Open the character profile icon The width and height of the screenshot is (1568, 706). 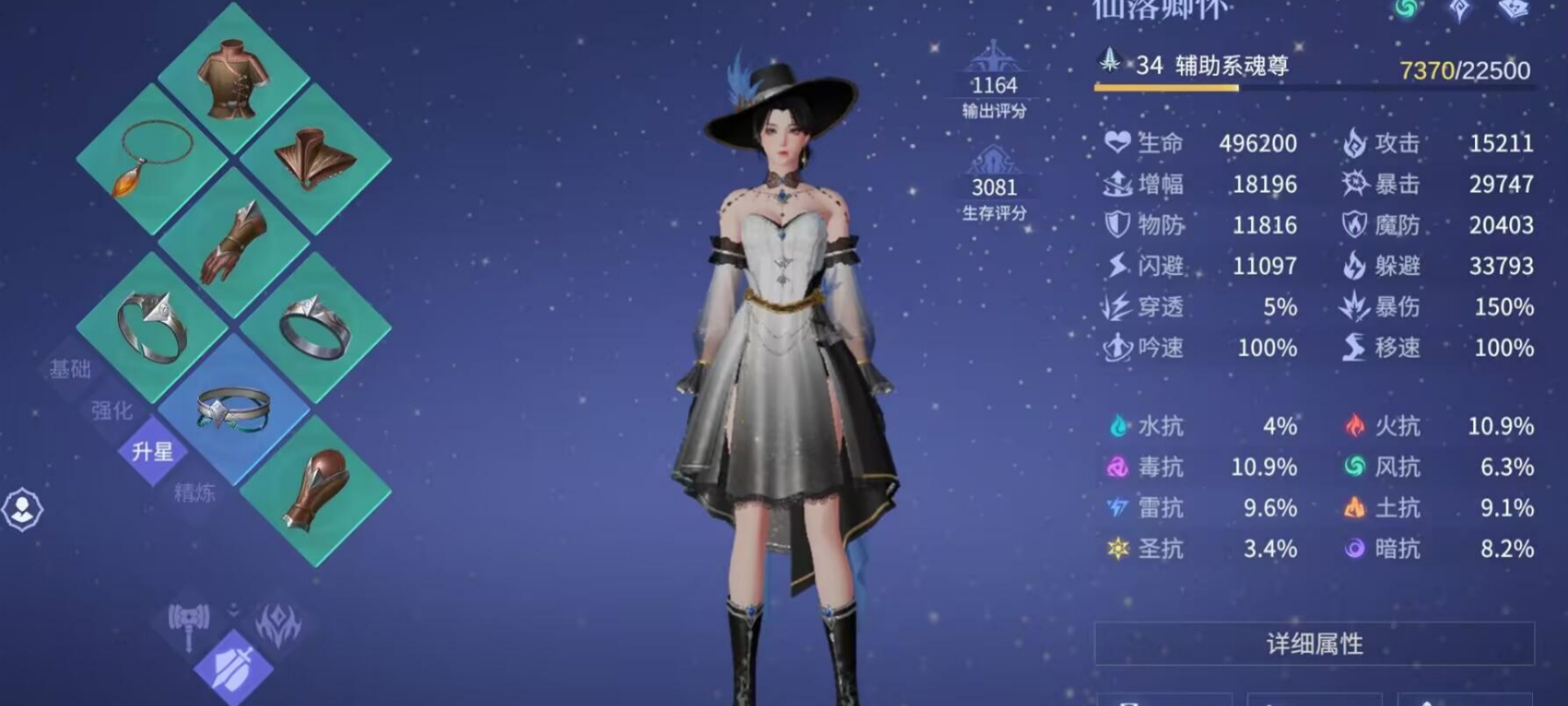coord(22,509)
